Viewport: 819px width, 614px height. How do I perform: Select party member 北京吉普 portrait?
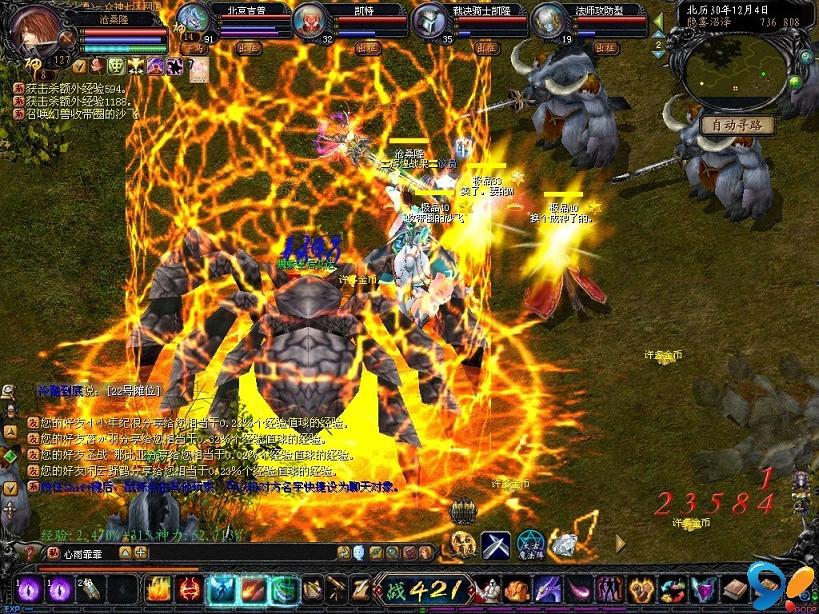coord(193,20)
